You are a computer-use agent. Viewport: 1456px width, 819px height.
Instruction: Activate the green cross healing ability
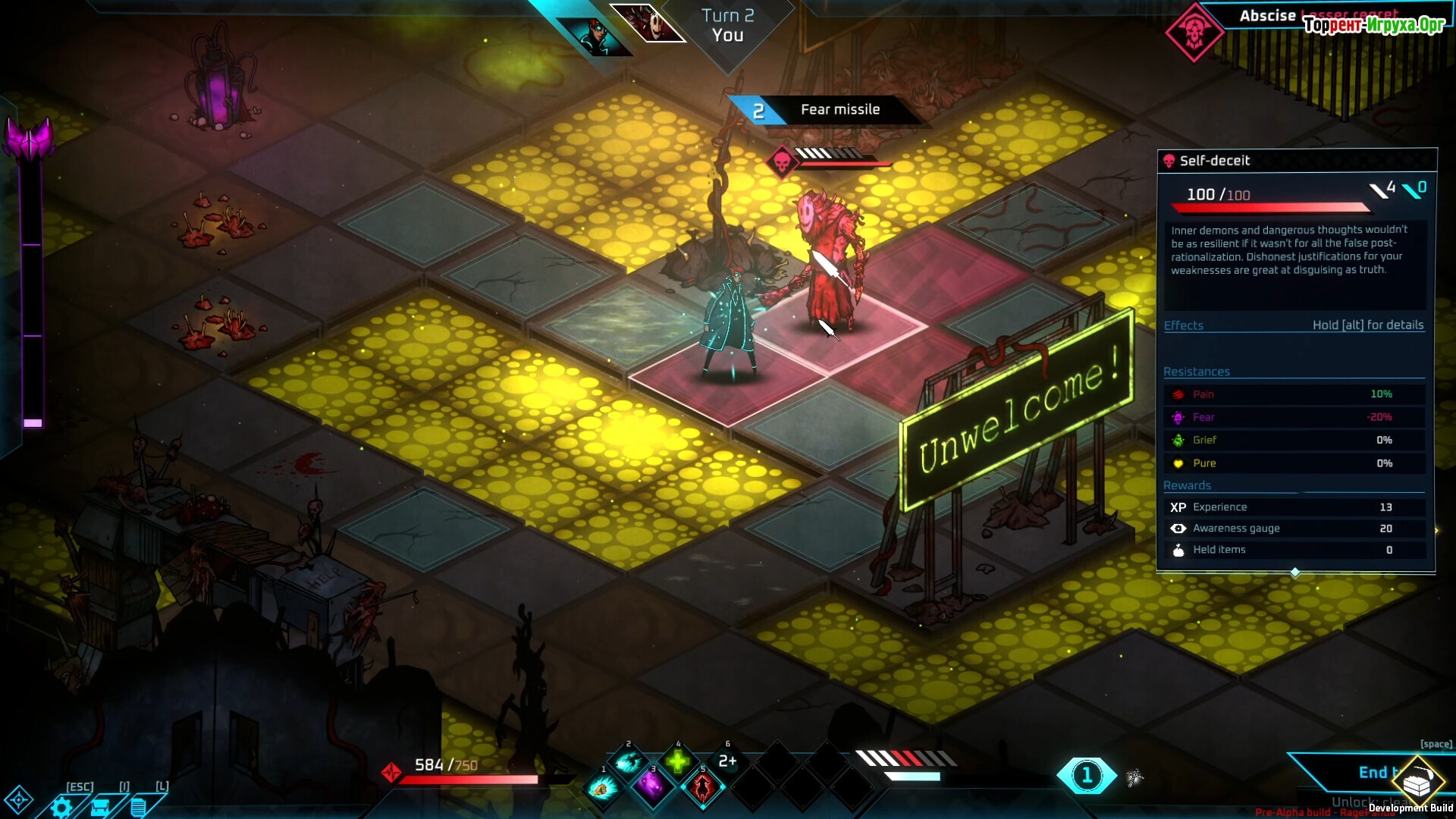pos(678,761)
